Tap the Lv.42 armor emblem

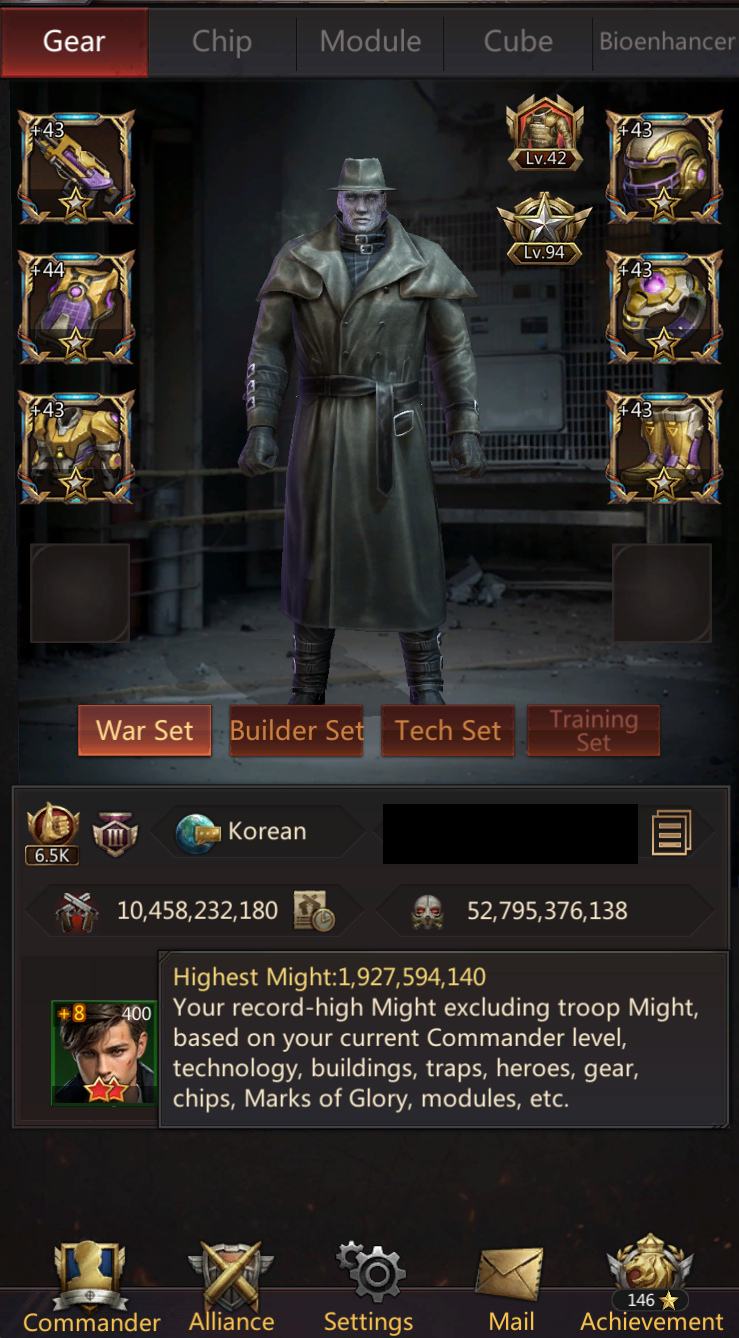tap(545, 132)
